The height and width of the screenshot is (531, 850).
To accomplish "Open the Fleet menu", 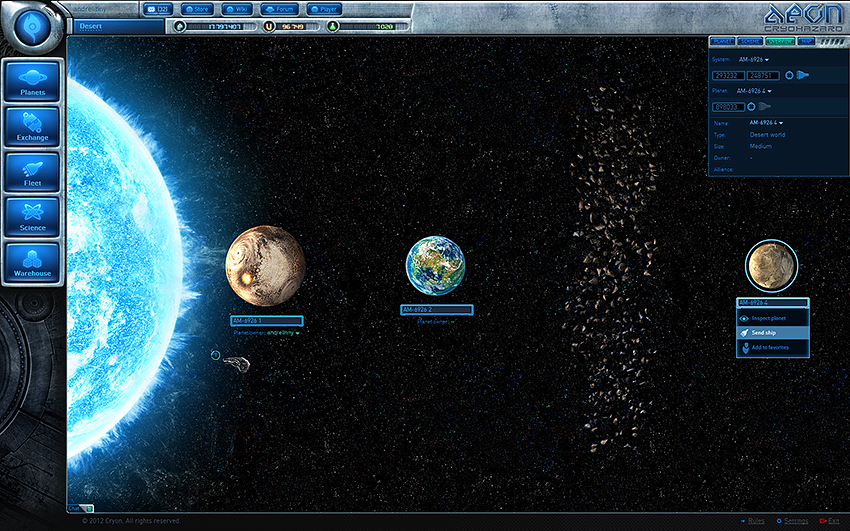I will click(33, 173).
